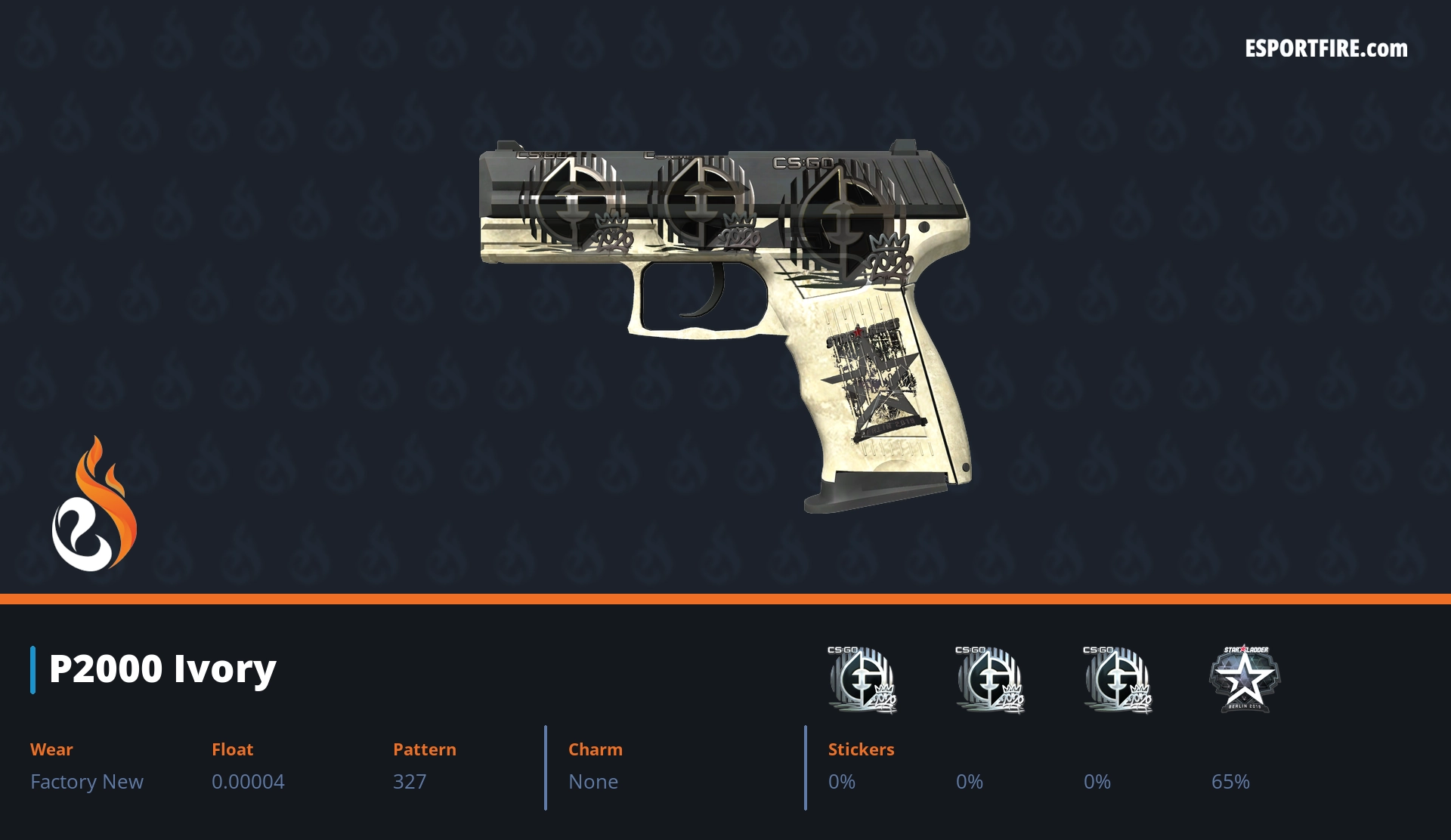The height and width of the screenshot is (840, 1451).
Task: Open the ESPORTFIRE.com site link
Action: pos(1326,49)
